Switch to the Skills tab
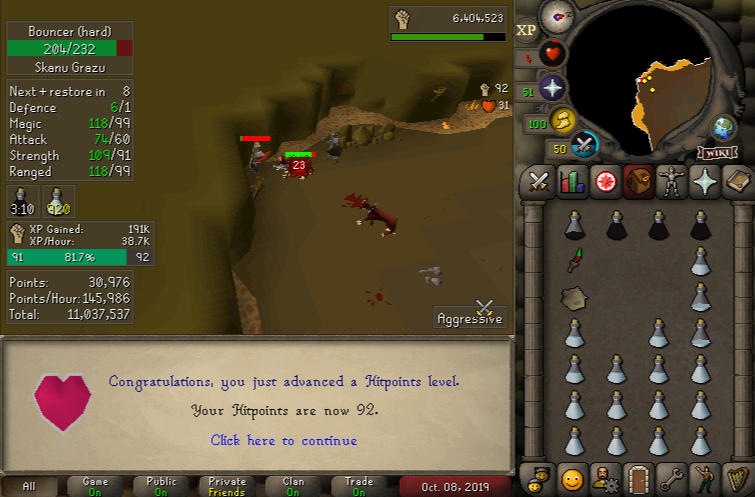 (x=572, y=181)
